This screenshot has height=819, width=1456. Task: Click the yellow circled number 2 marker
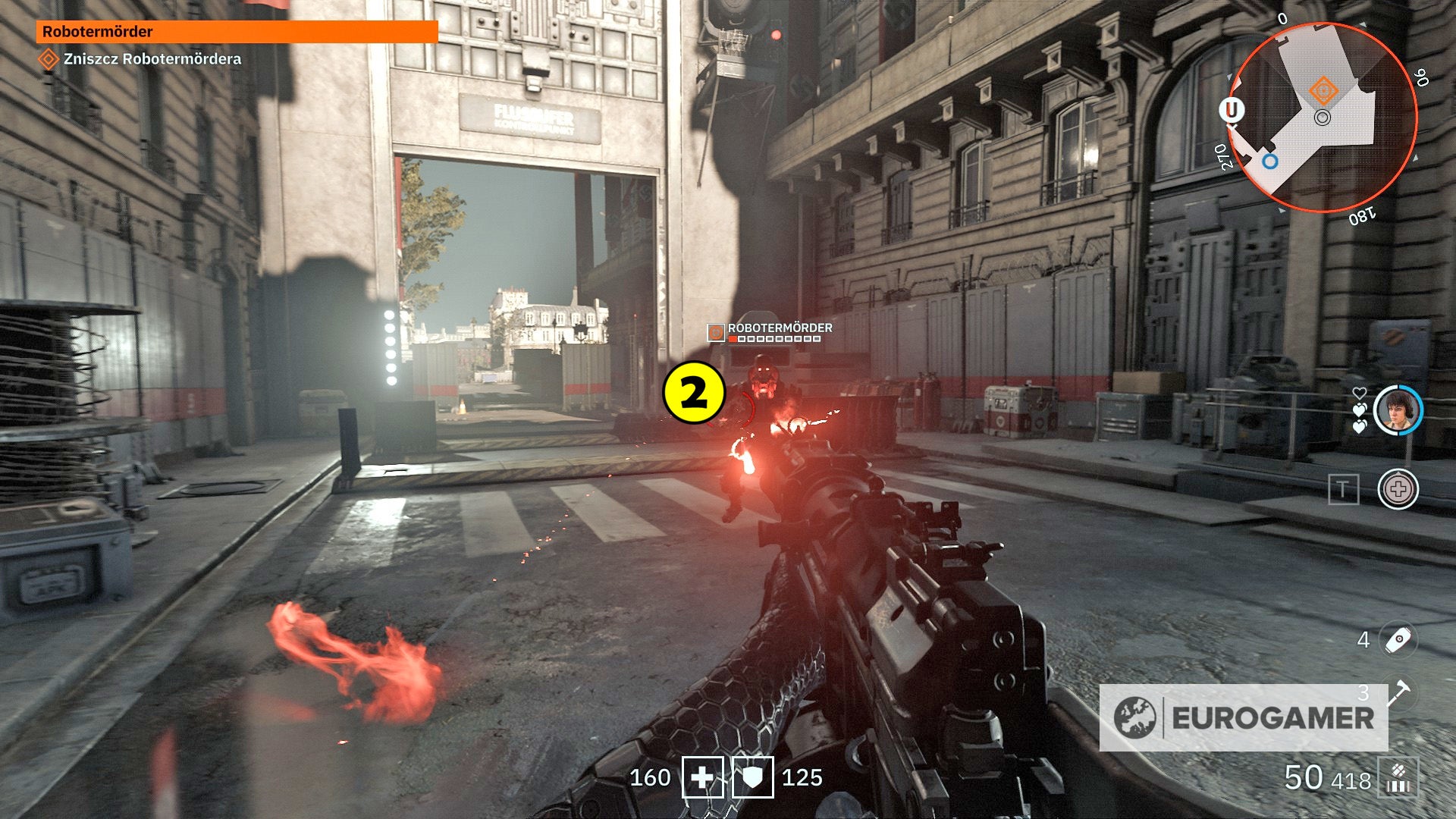tap(693, 391)
